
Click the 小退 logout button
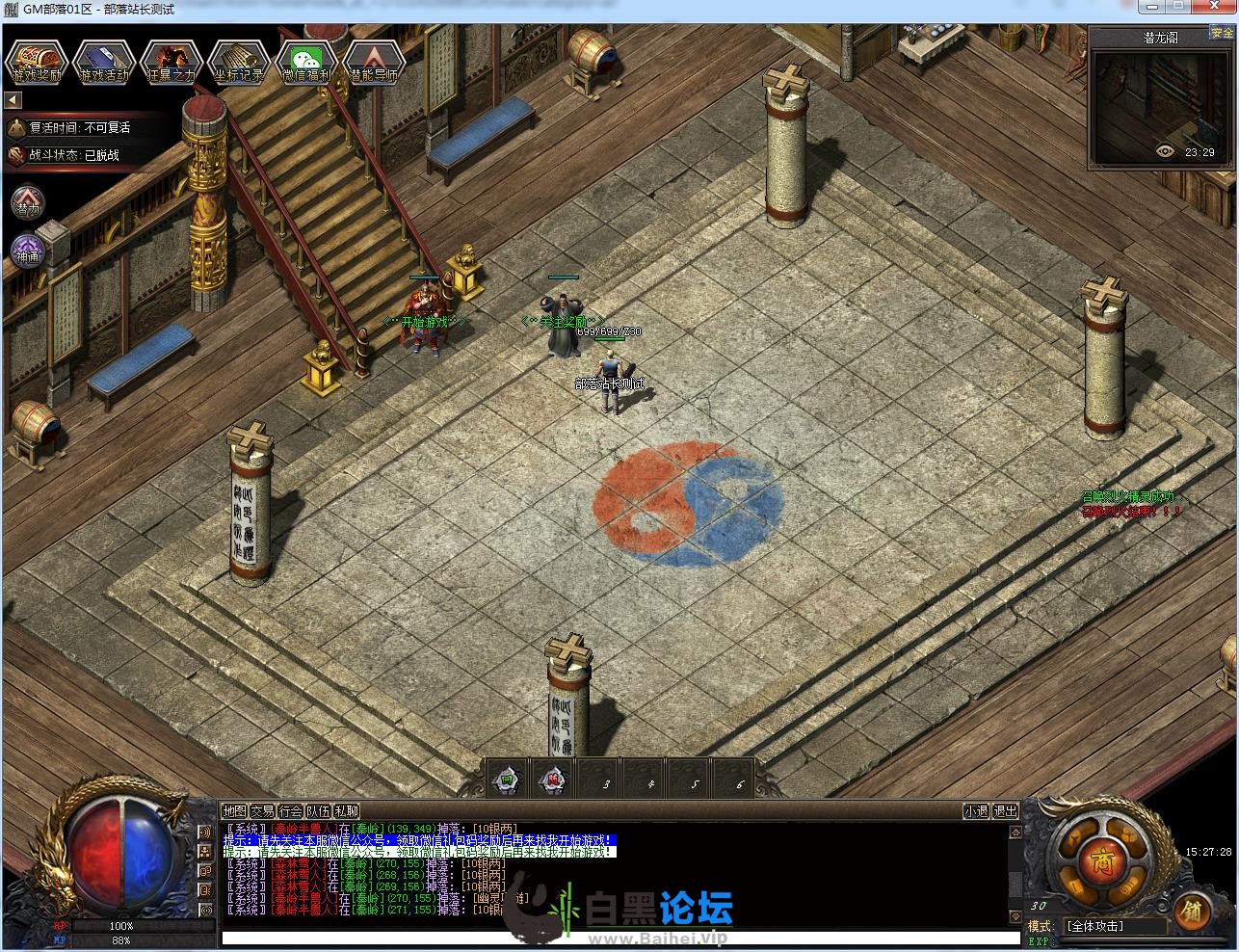[976, 811]
